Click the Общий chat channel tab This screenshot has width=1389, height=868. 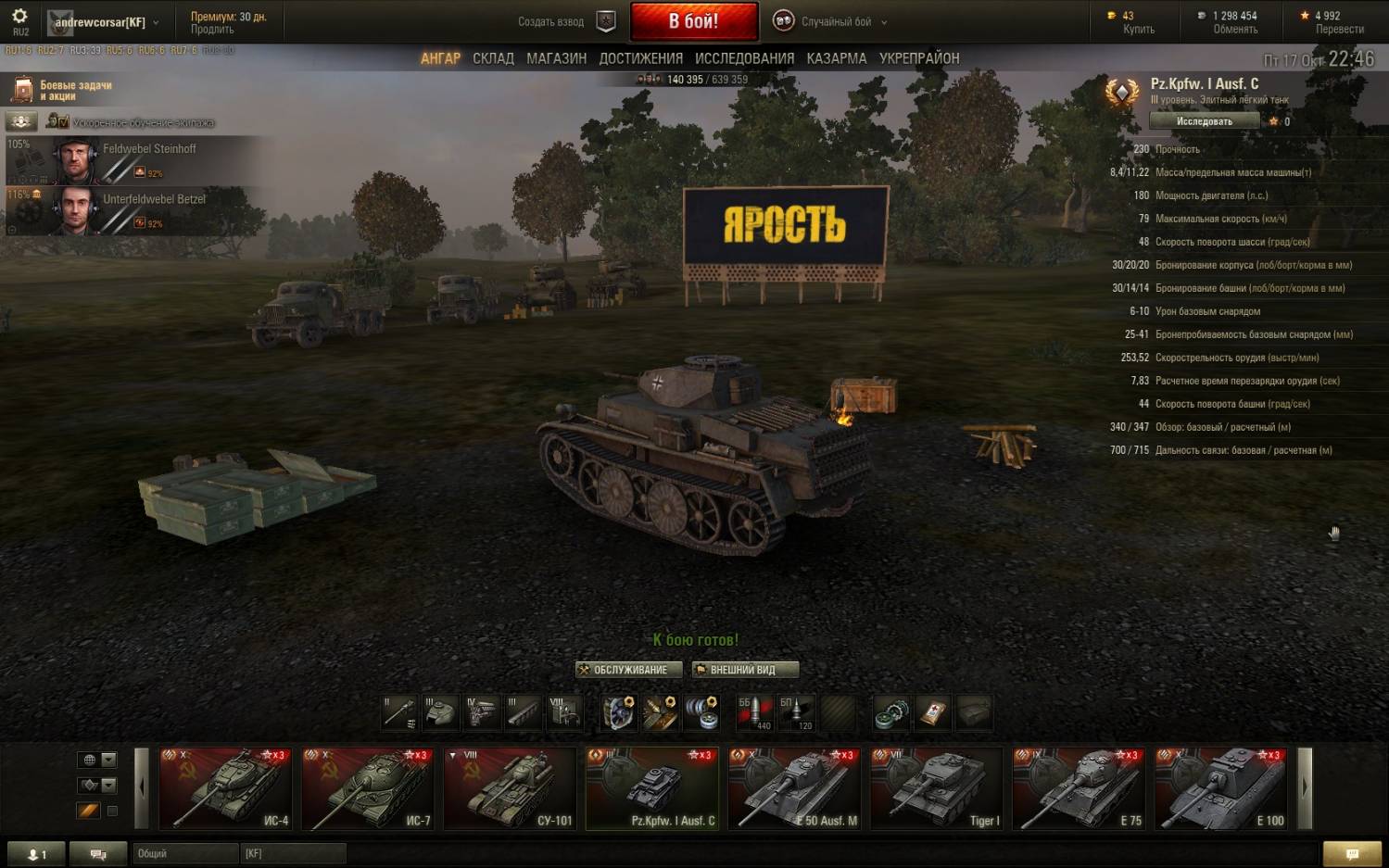[184, 853]
